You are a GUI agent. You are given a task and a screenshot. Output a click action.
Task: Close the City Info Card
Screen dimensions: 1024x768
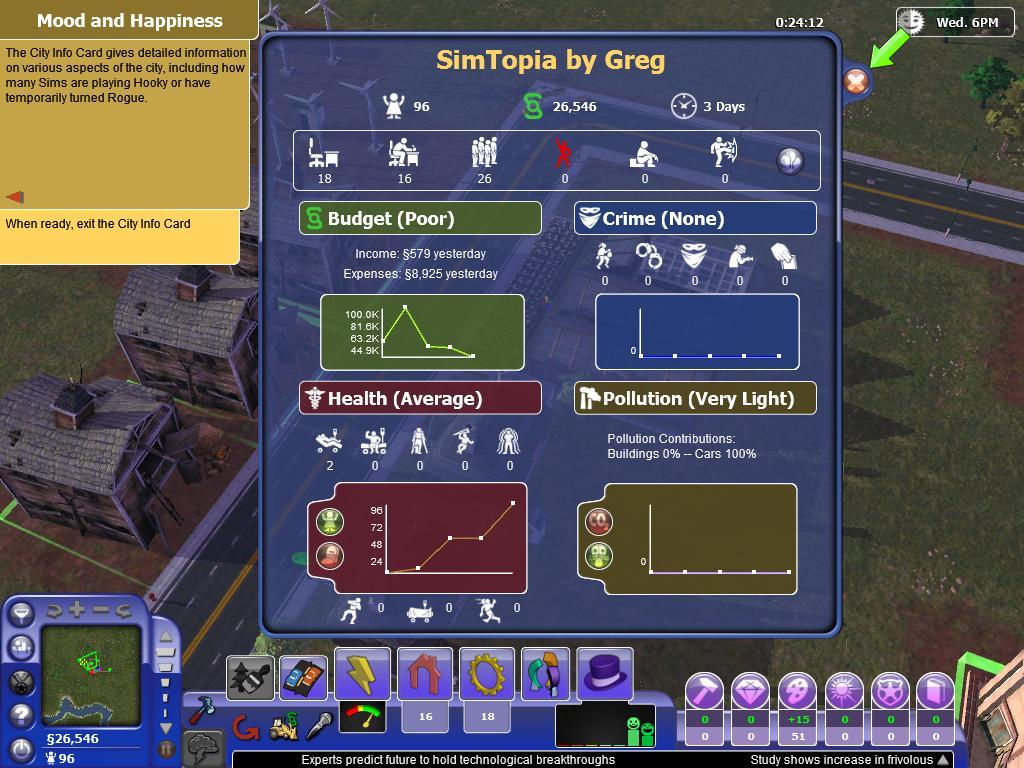(x=855, y=82)
